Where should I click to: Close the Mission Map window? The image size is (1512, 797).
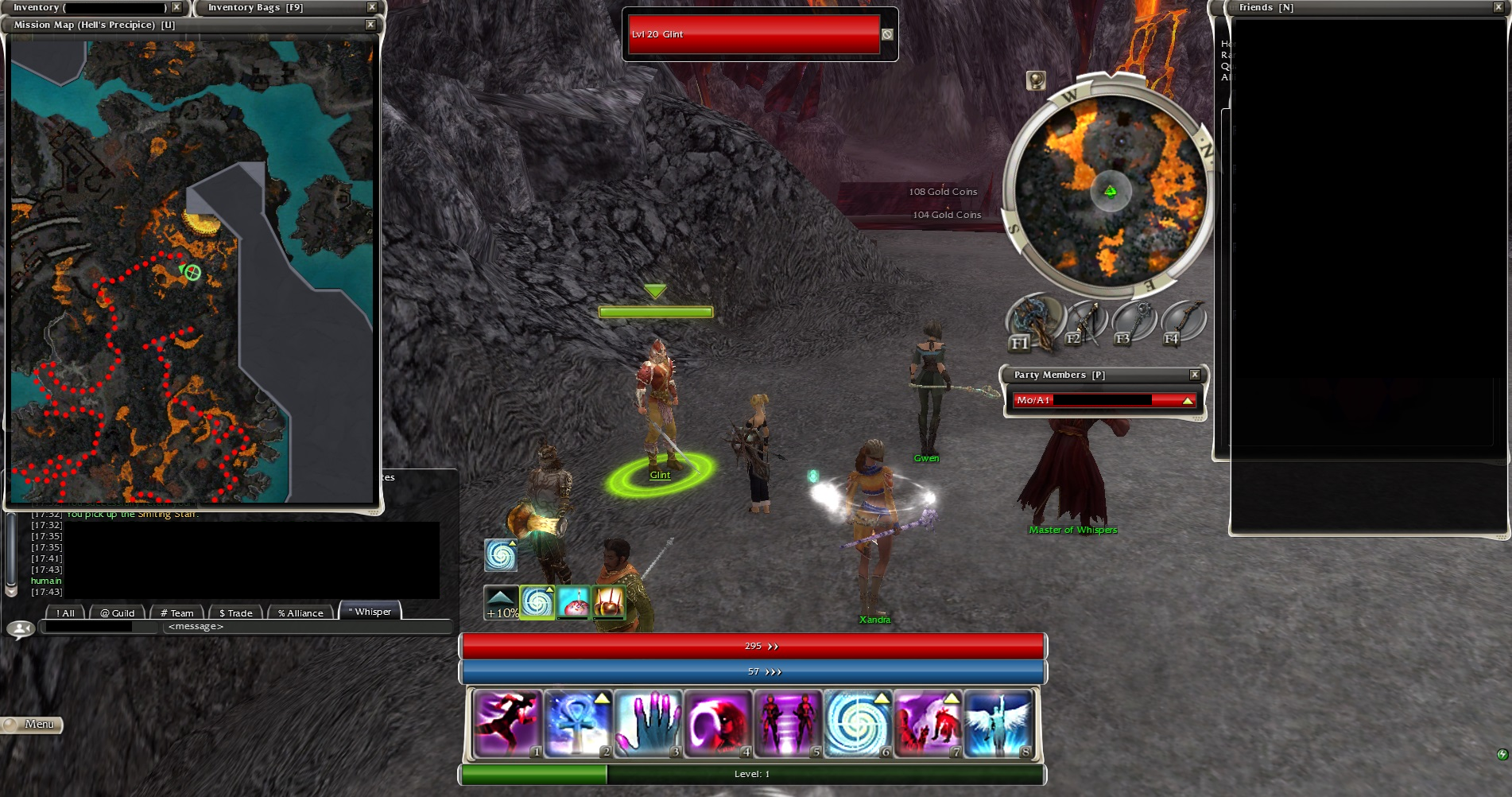click(370, 25)
